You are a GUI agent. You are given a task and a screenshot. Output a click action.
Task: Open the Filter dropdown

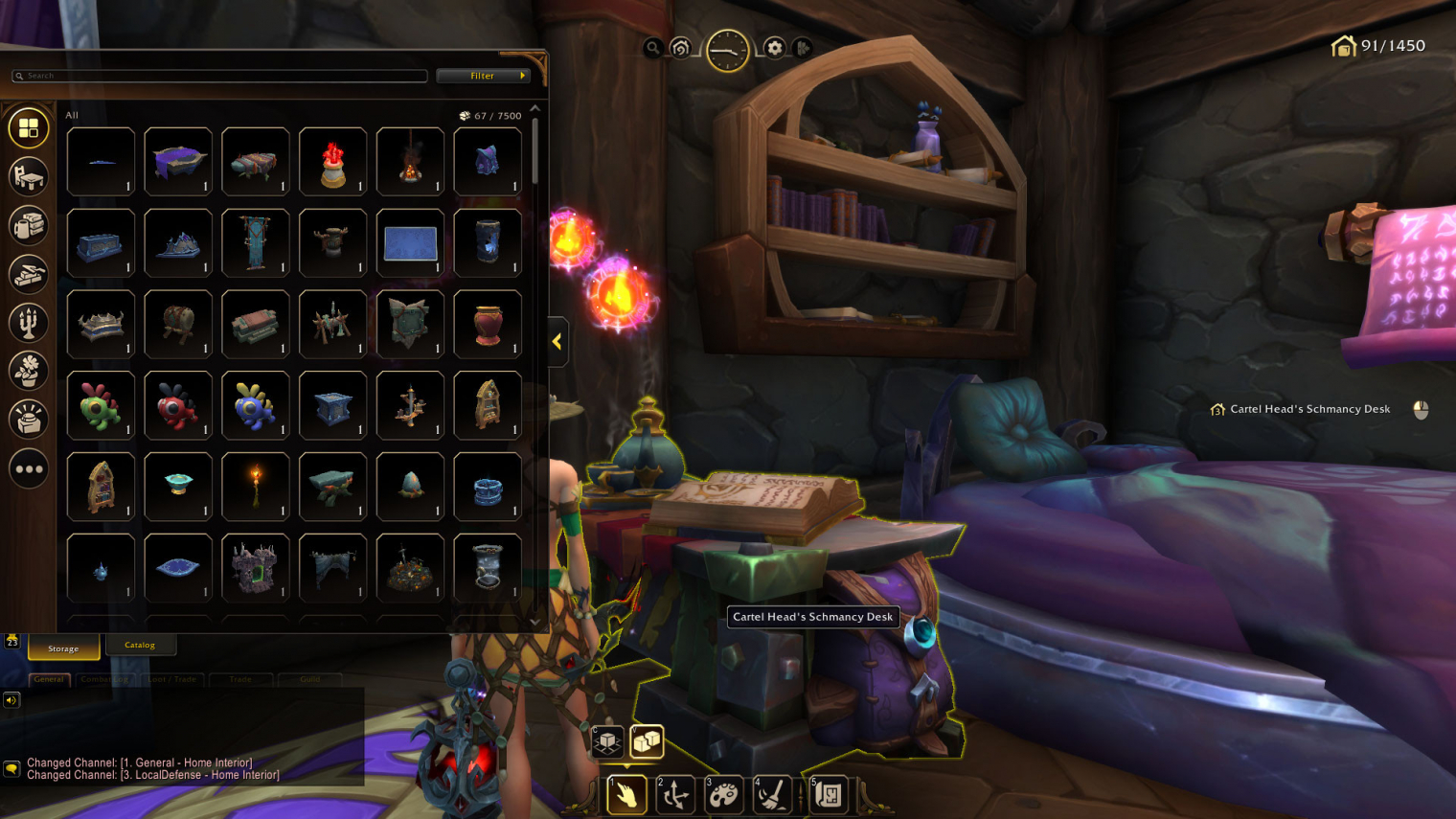click(x=482, y=76)
